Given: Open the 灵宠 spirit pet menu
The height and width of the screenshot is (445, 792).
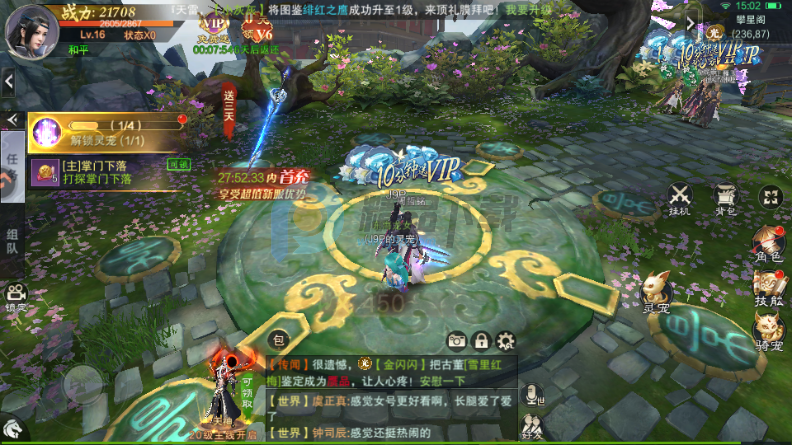Looking at the screenshot, I should pyautogui.click(x=656, y=295).
